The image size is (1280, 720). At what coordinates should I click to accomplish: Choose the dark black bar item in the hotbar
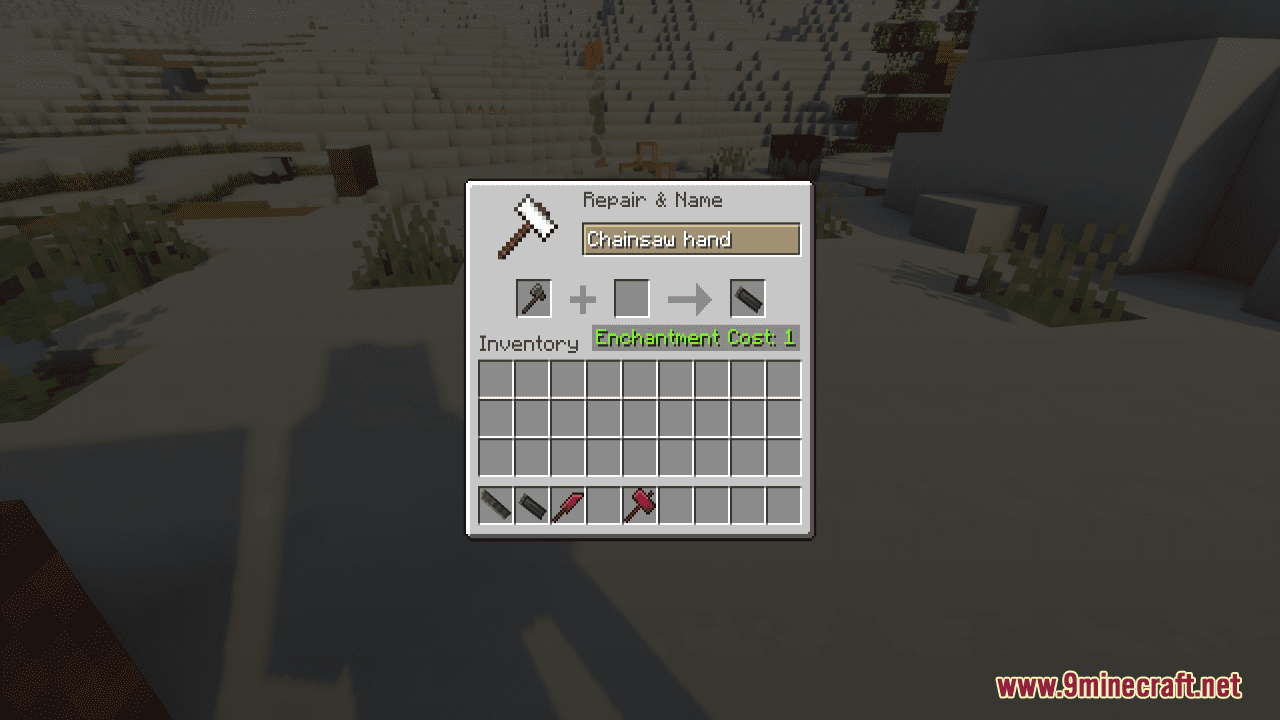pyautogui.click(x=531, y=506)
